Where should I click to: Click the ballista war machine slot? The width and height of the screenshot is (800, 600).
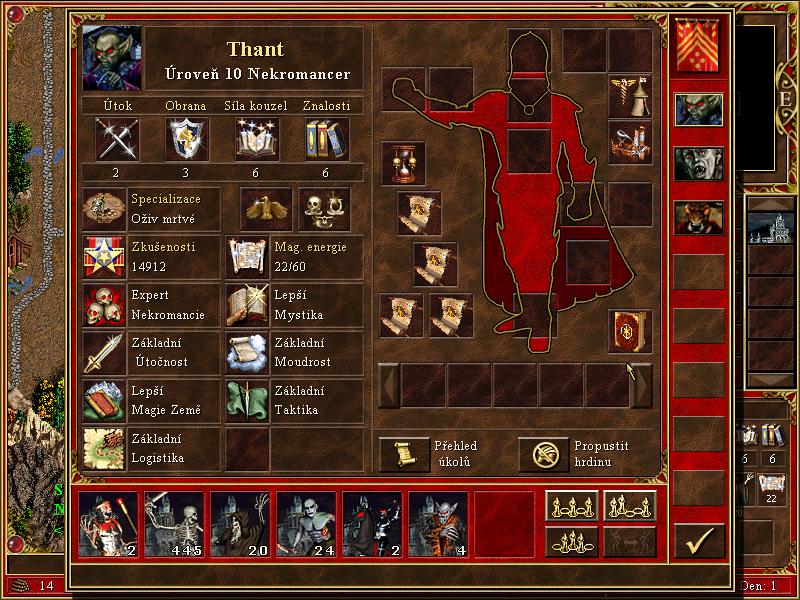630,140
